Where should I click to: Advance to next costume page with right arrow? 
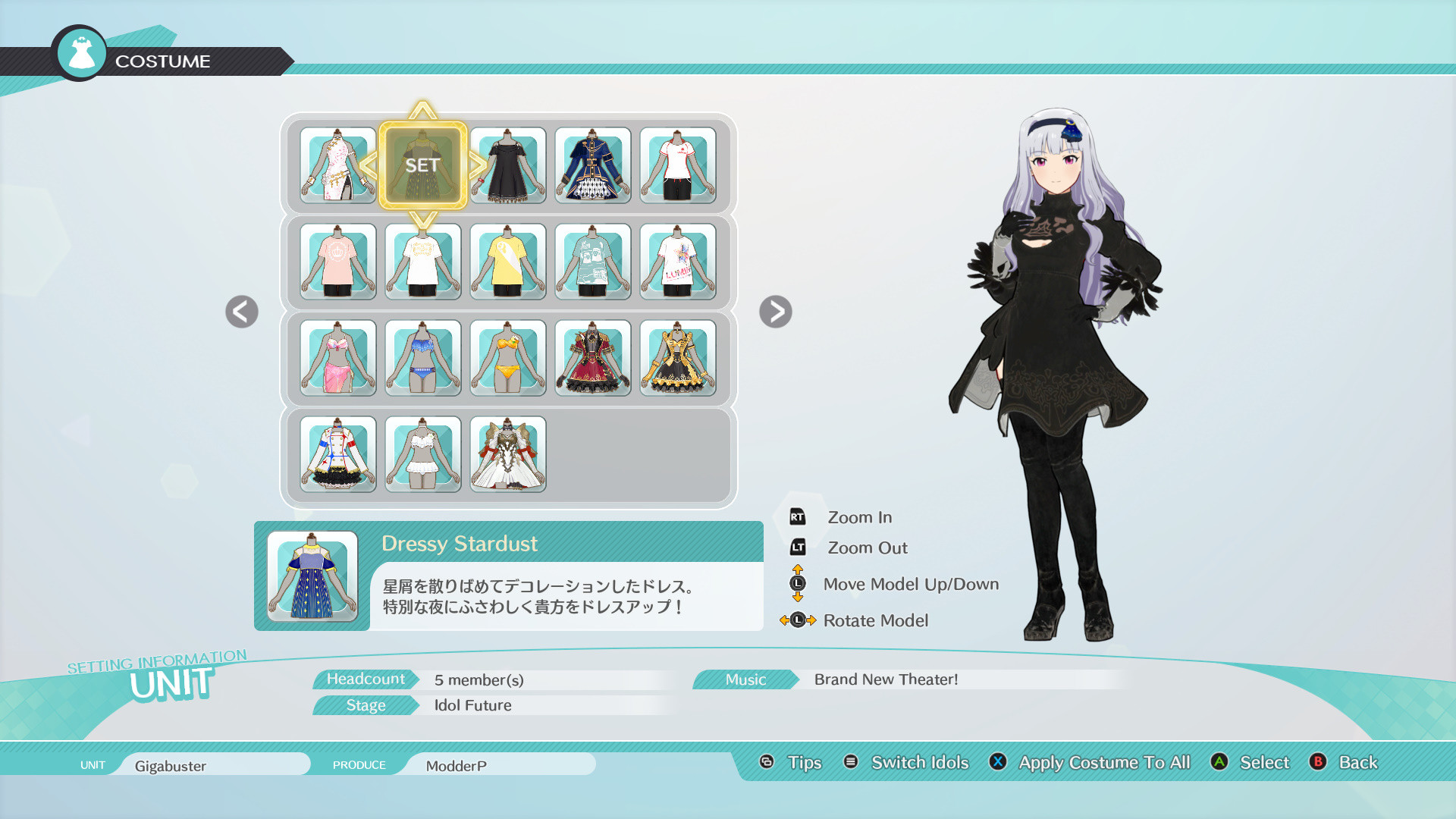tap(775, 311)
